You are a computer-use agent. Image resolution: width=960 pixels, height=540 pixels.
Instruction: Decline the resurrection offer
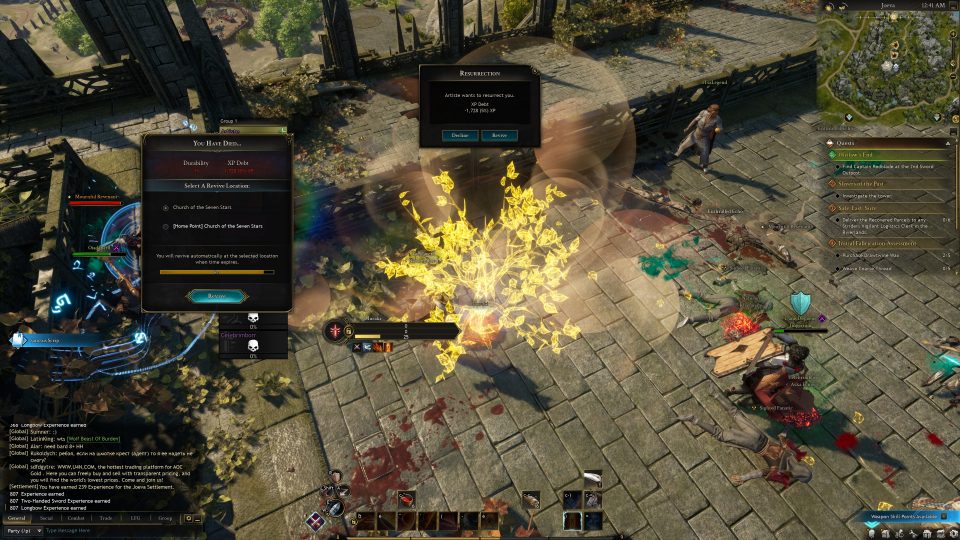tap(460, 135)
